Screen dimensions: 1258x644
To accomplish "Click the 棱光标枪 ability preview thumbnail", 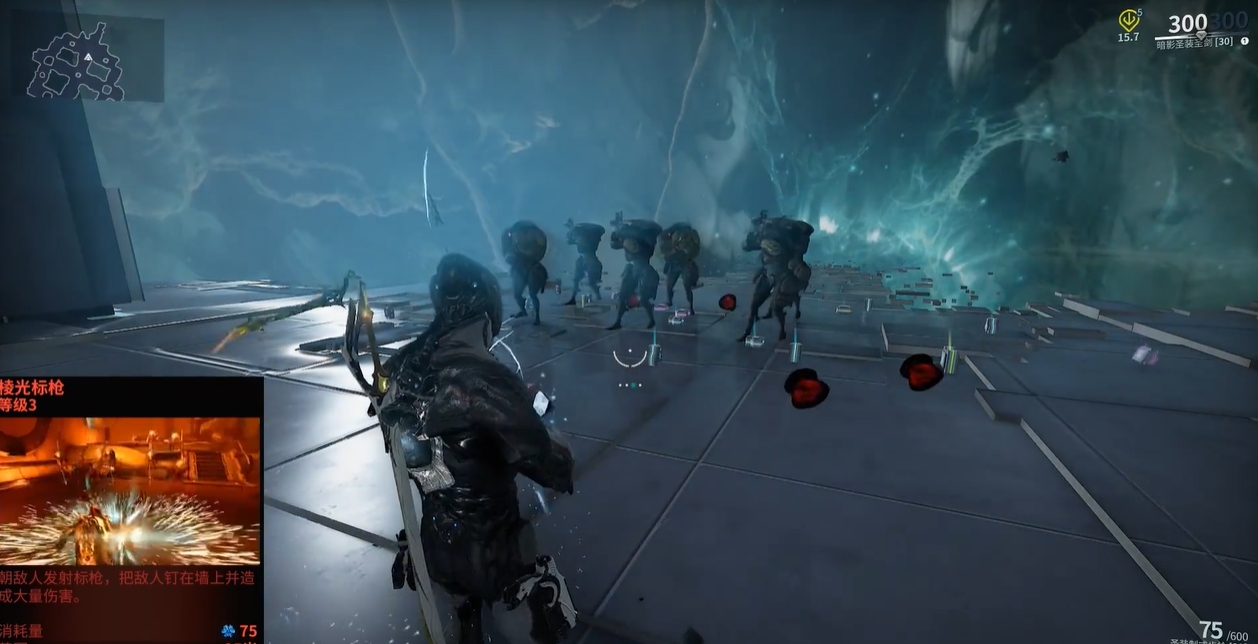I will [x=130, y=491].
